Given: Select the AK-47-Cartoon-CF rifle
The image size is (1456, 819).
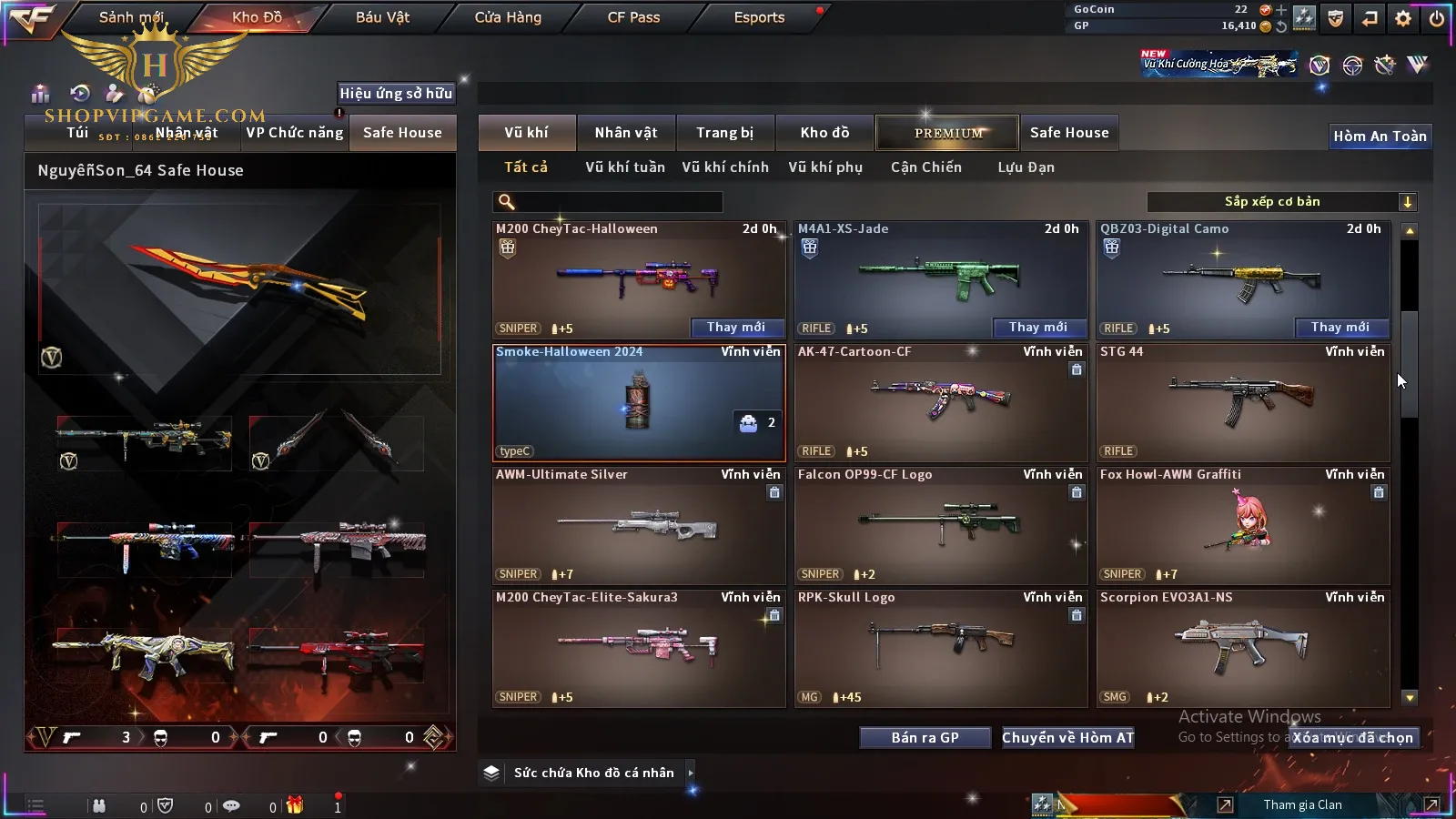Looking at the screenshot, I should click(x=941, y=402).
